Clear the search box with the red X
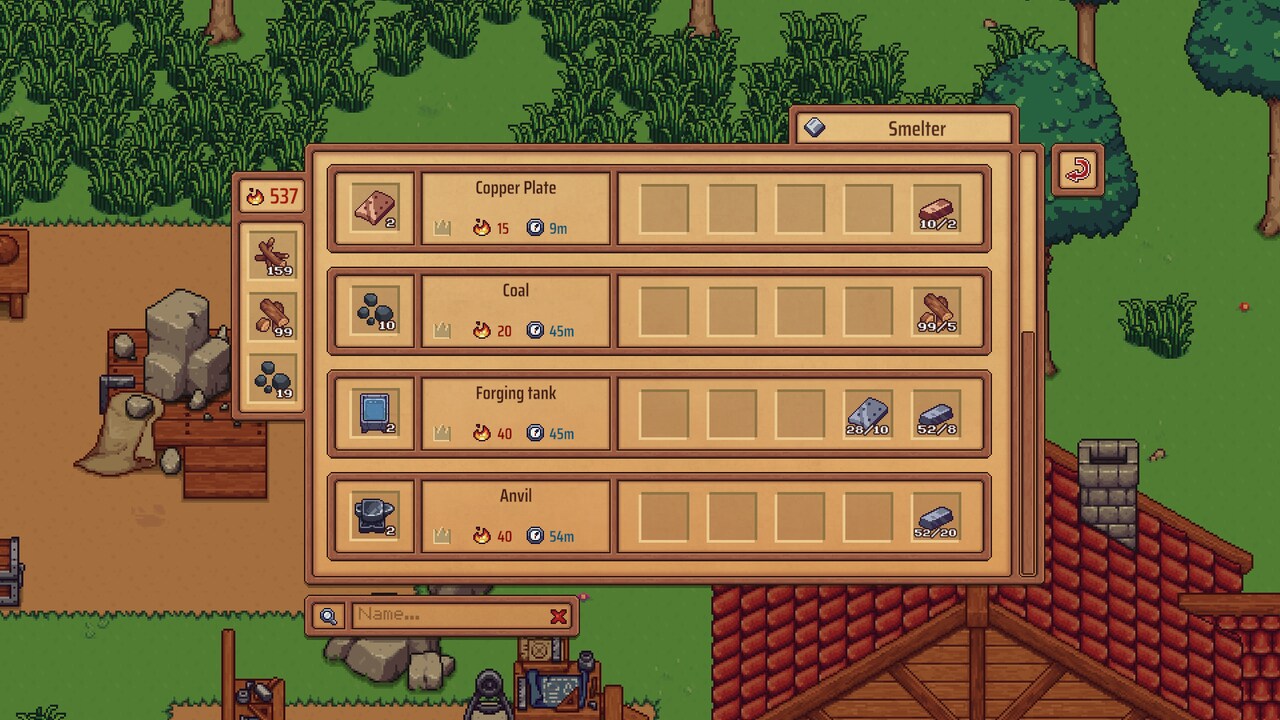Screen dimensions: 1280x720 (558, 616)
